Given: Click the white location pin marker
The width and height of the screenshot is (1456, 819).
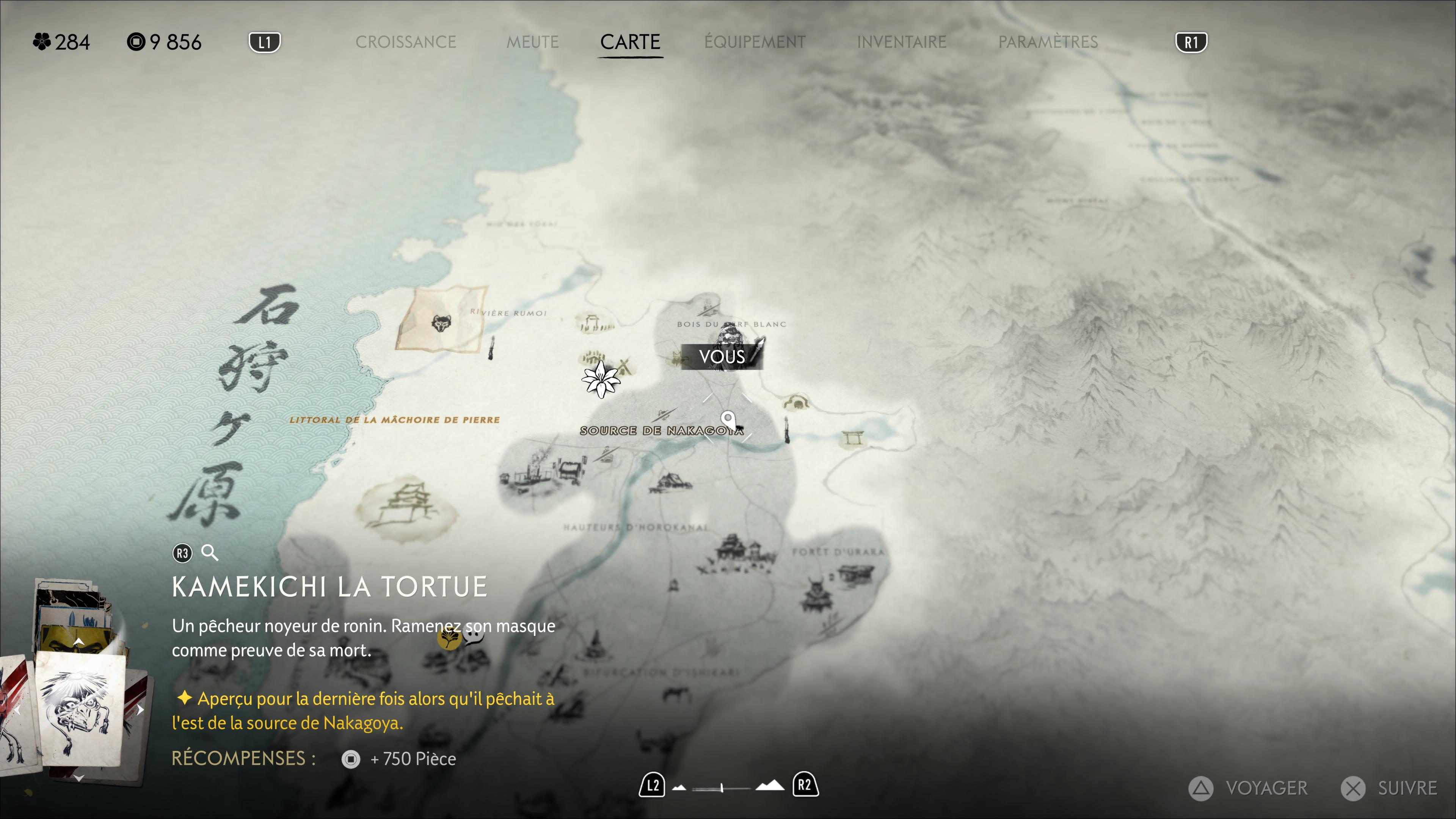Looking at the screenshot, I should (728, 420).
